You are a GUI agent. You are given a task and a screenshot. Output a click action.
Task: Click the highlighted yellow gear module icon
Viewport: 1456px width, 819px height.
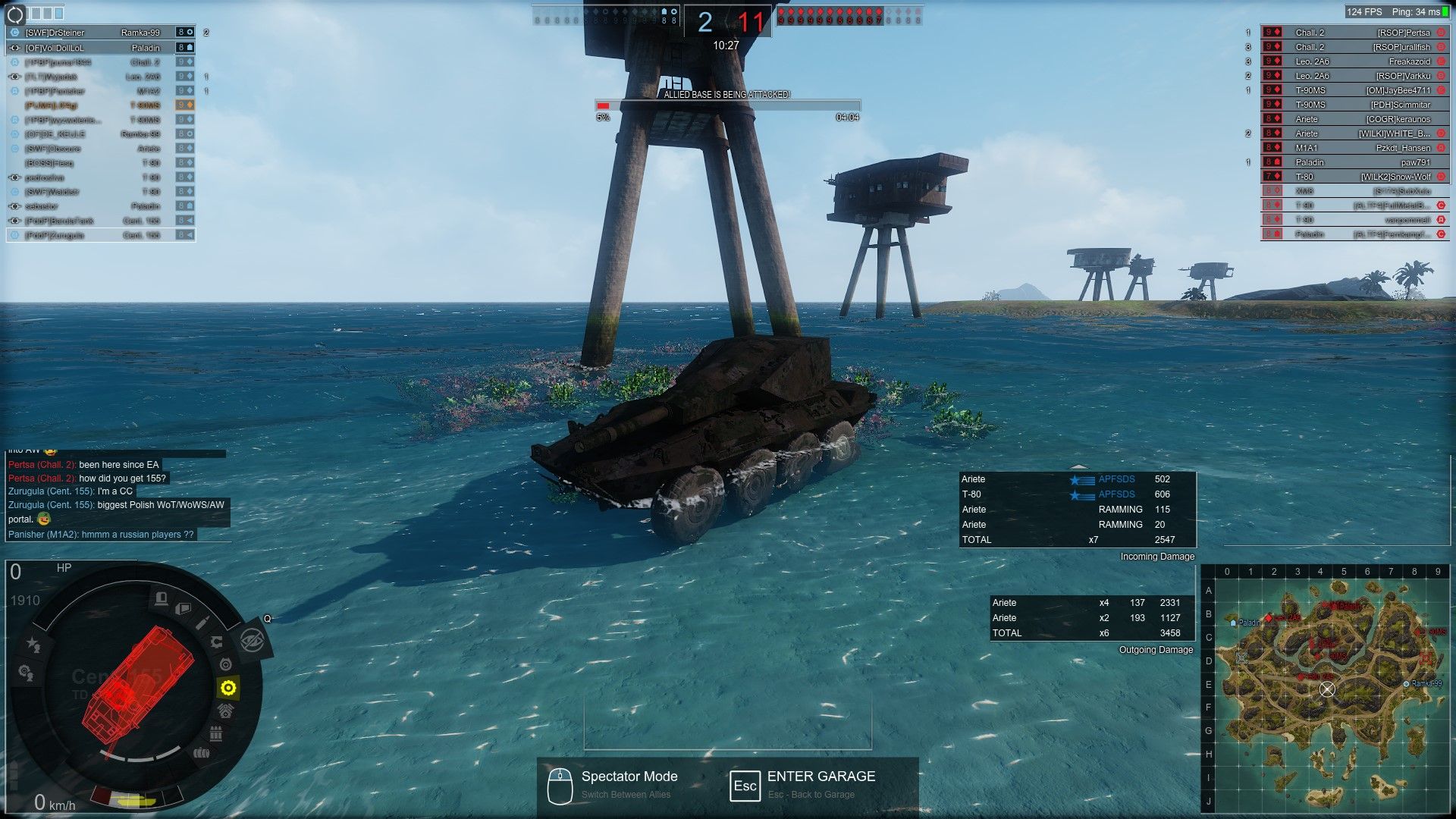coord(228,688)
